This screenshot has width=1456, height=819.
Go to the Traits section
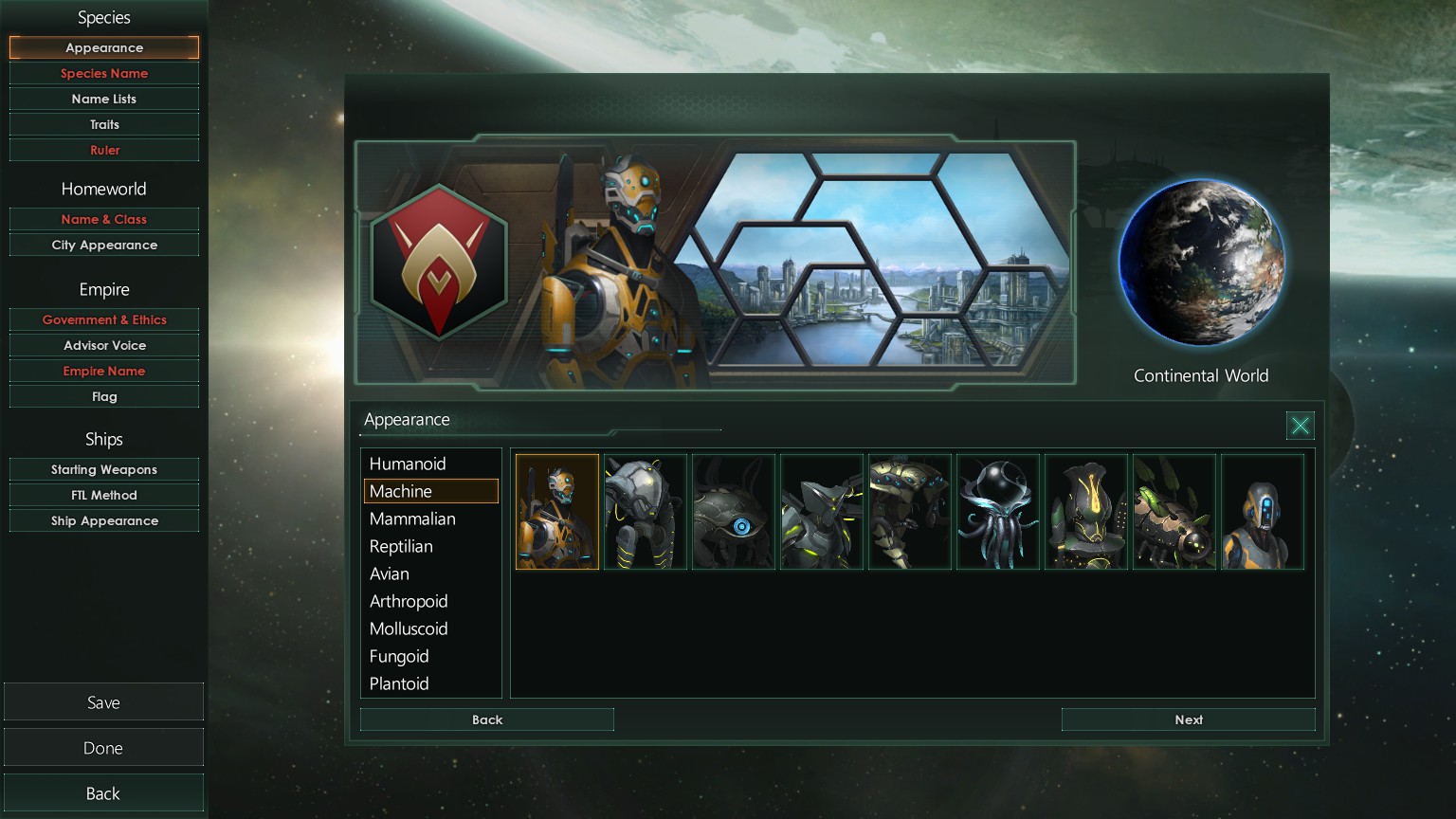pyautogui.click(x=104, y=124)
